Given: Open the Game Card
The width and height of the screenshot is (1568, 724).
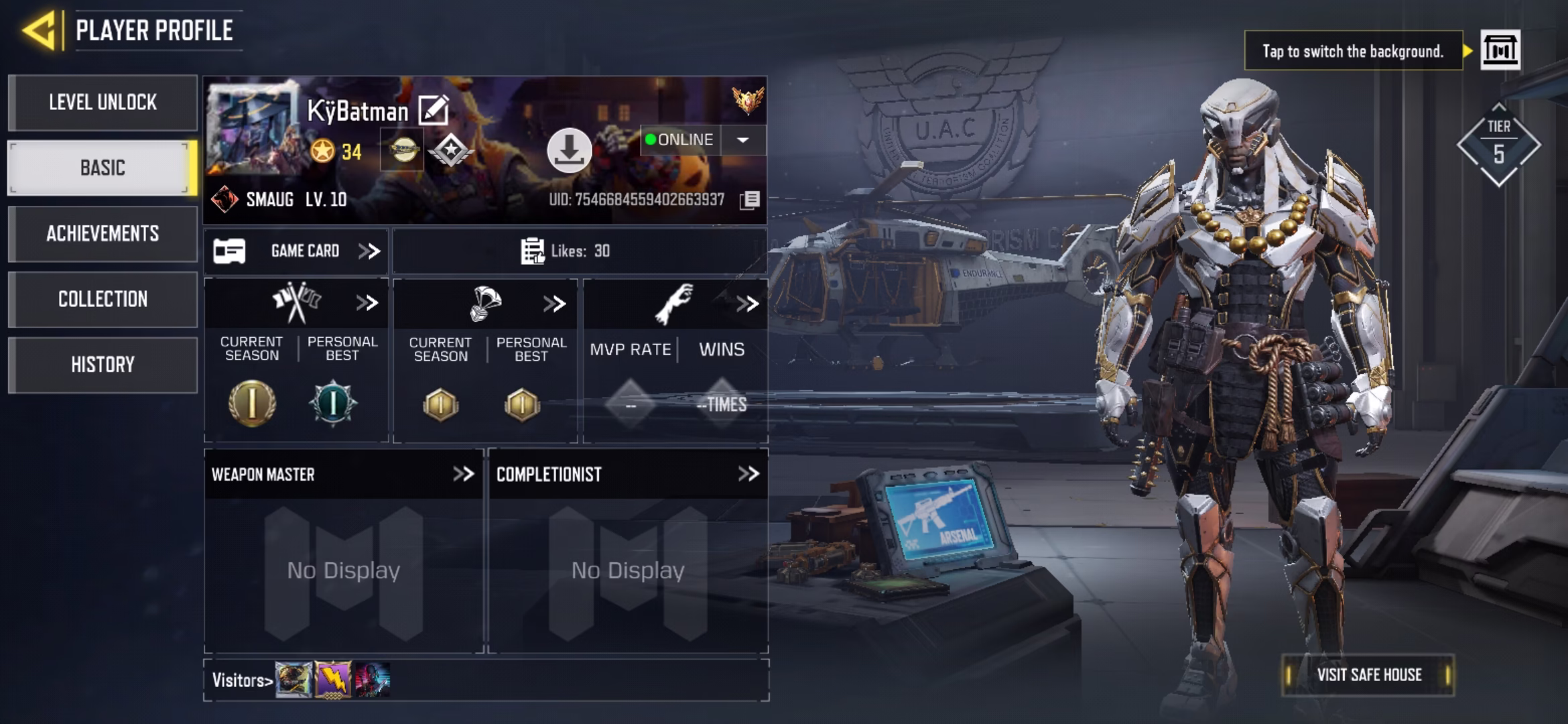Looking at the screenshot, I should point(296,251).
